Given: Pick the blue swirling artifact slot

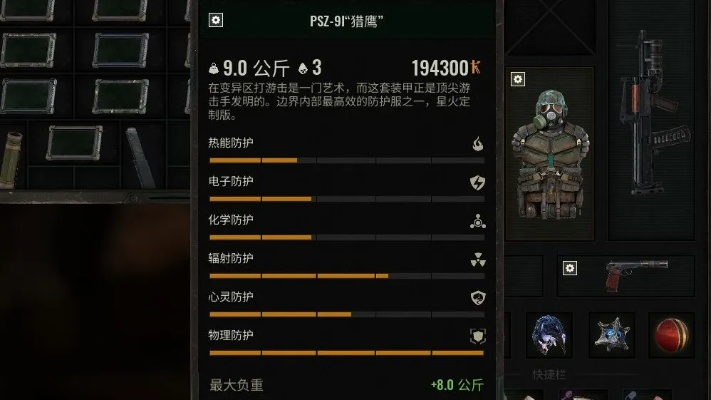Looking at the screenshot, I should (549, 335).
